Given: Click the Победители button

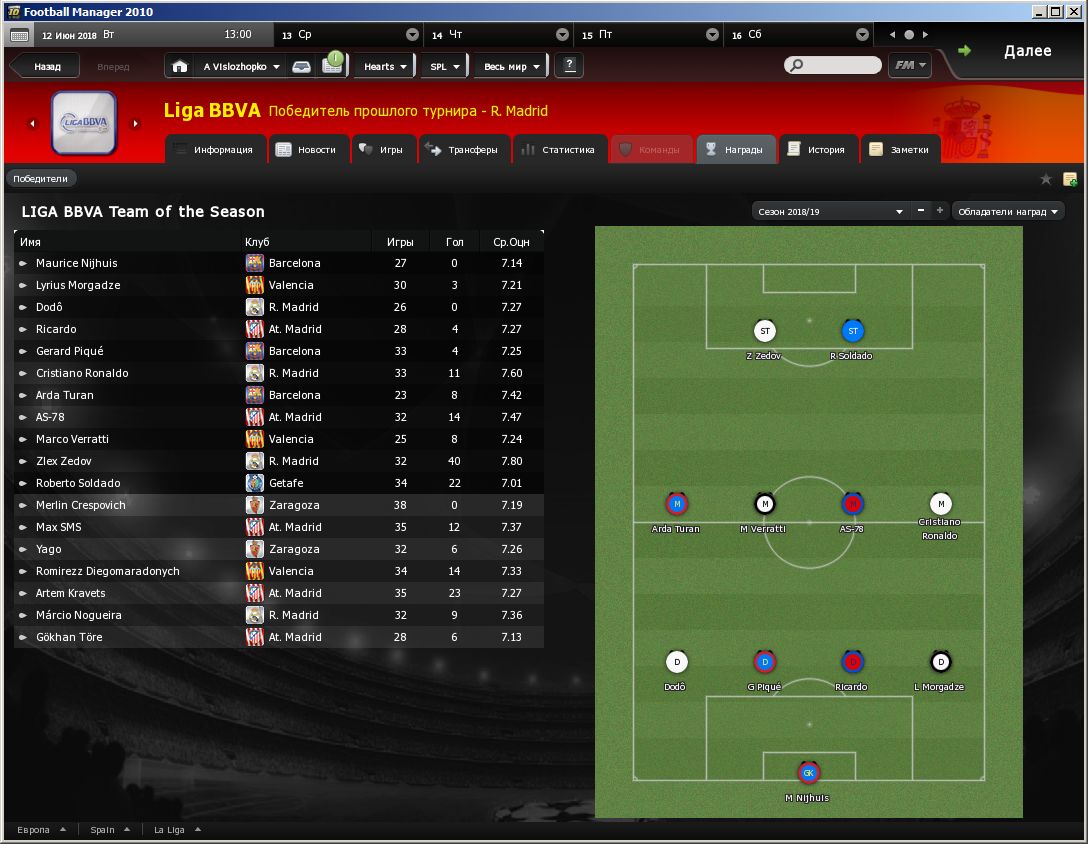Looking at the screenshot, I should click(x=41, y=179).
